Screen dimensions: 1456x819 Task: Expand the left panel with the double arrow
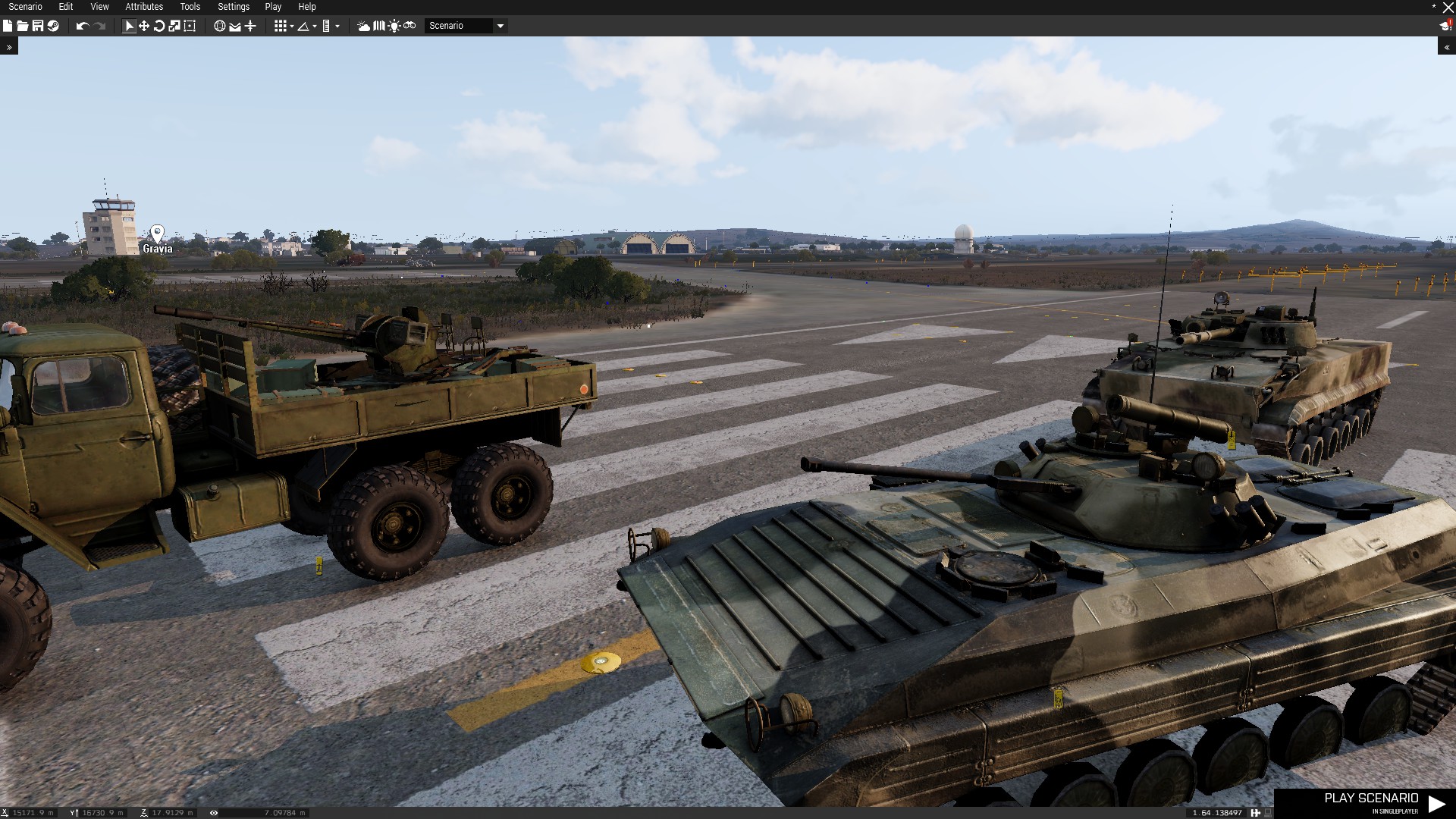(x=9, y=47)
